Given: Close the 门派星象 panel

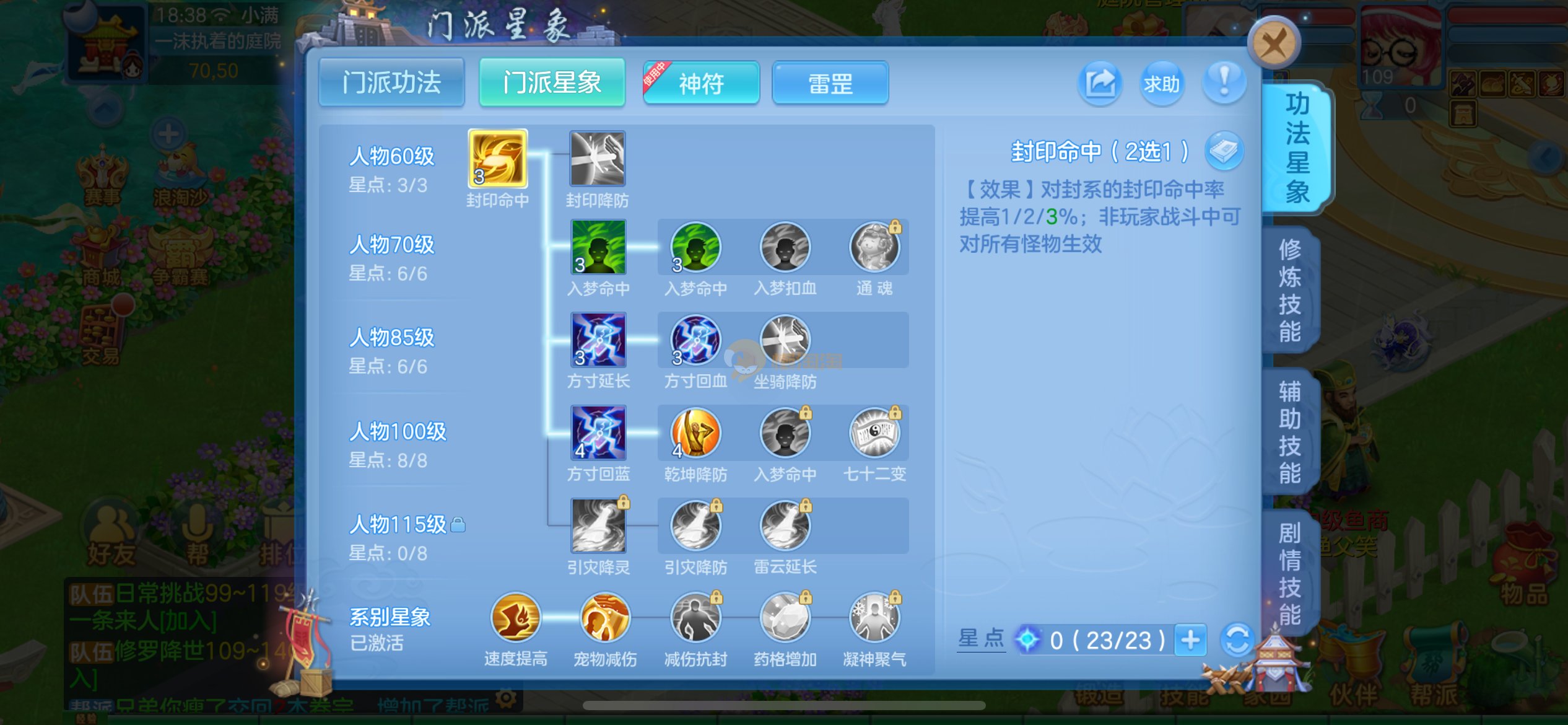Looking at the screenshot, I should (1274, 43).
